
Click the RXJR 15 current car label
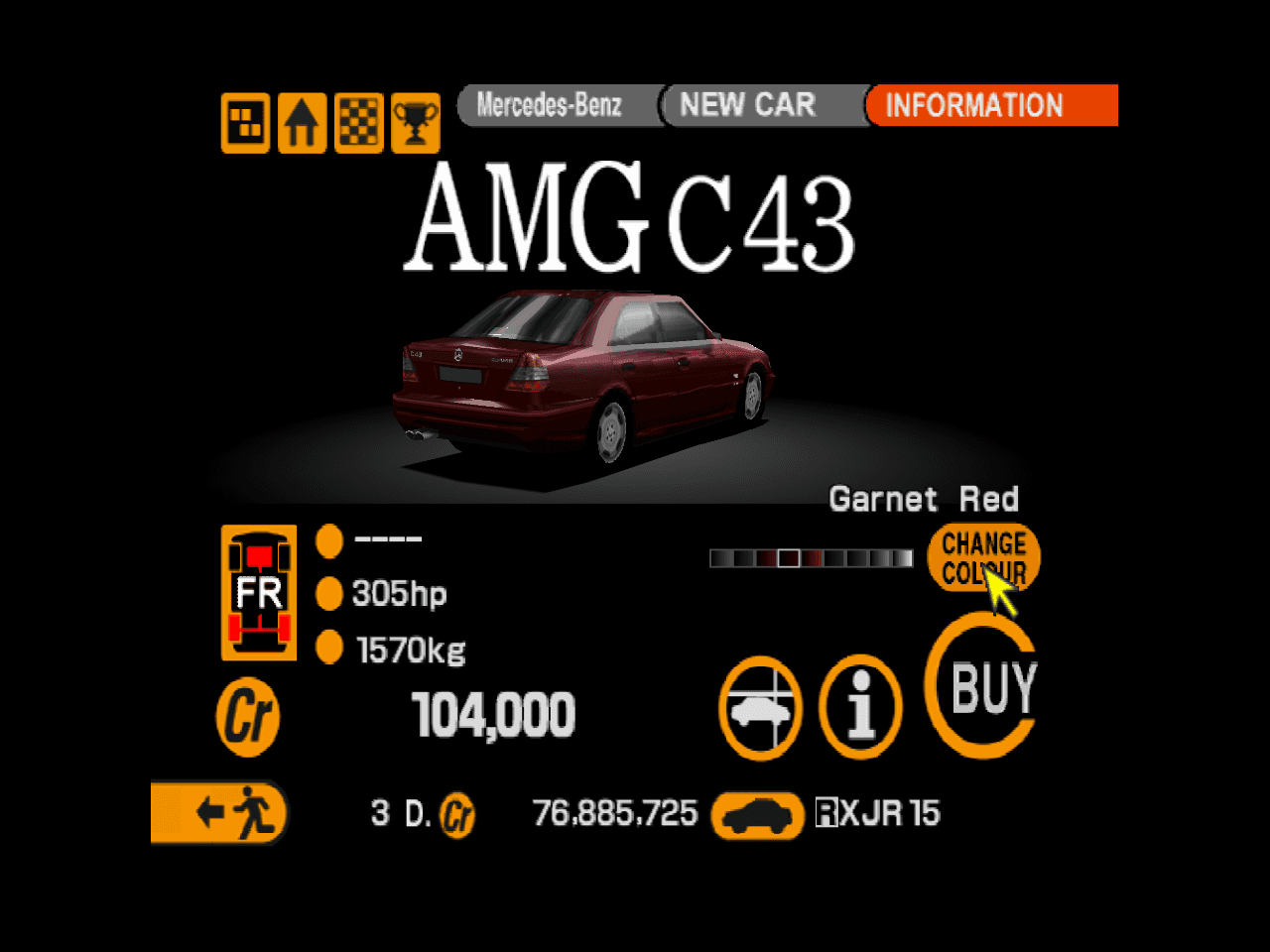coord(878,813)
